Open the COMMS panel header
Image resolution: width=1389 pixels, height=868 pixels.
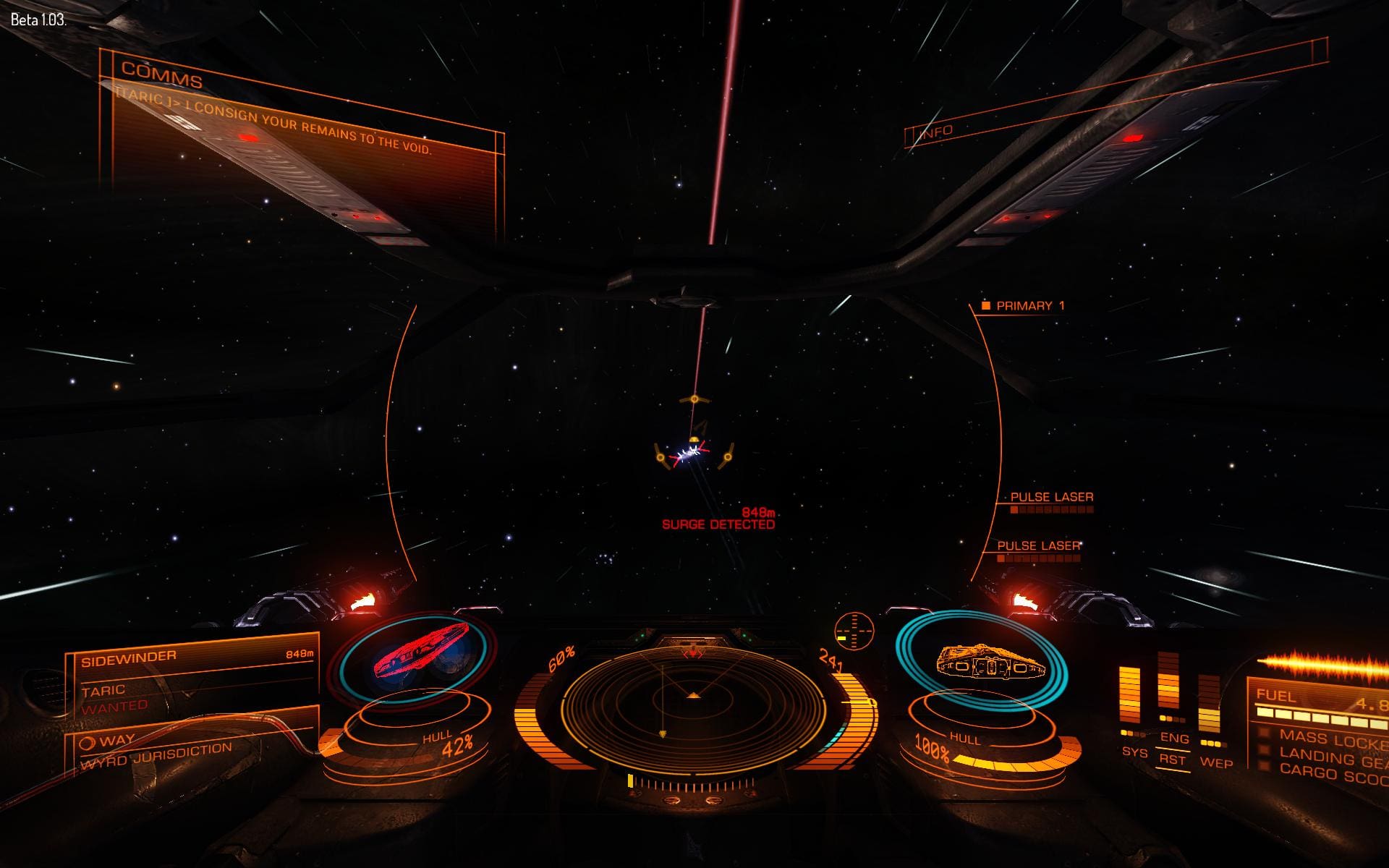162,75
